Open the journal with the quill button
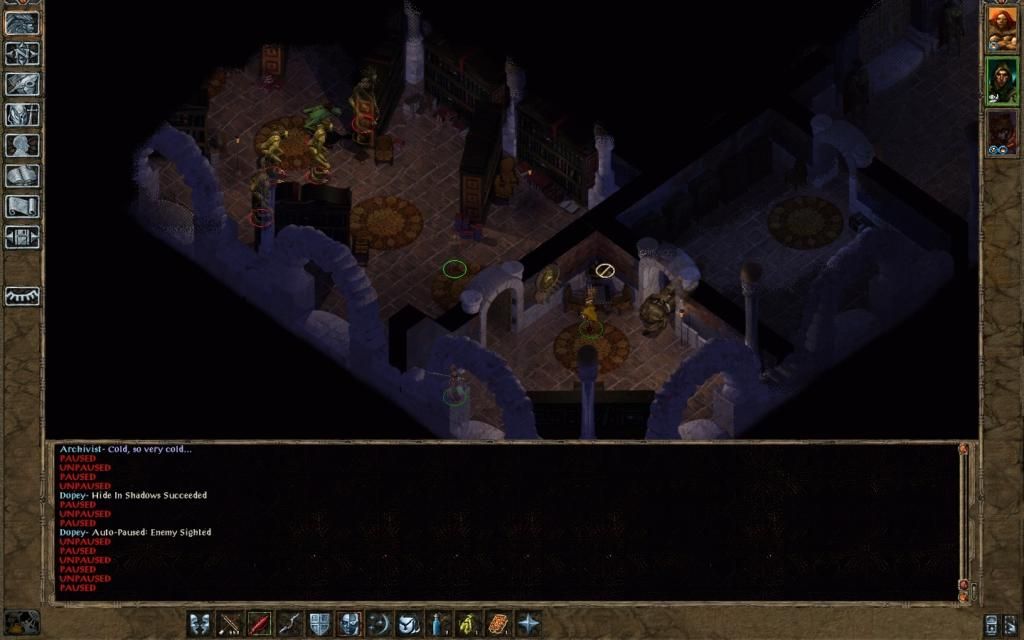The width and height of the screenshot is (1024, 640). pyautogui.click(x=22, y=84)
